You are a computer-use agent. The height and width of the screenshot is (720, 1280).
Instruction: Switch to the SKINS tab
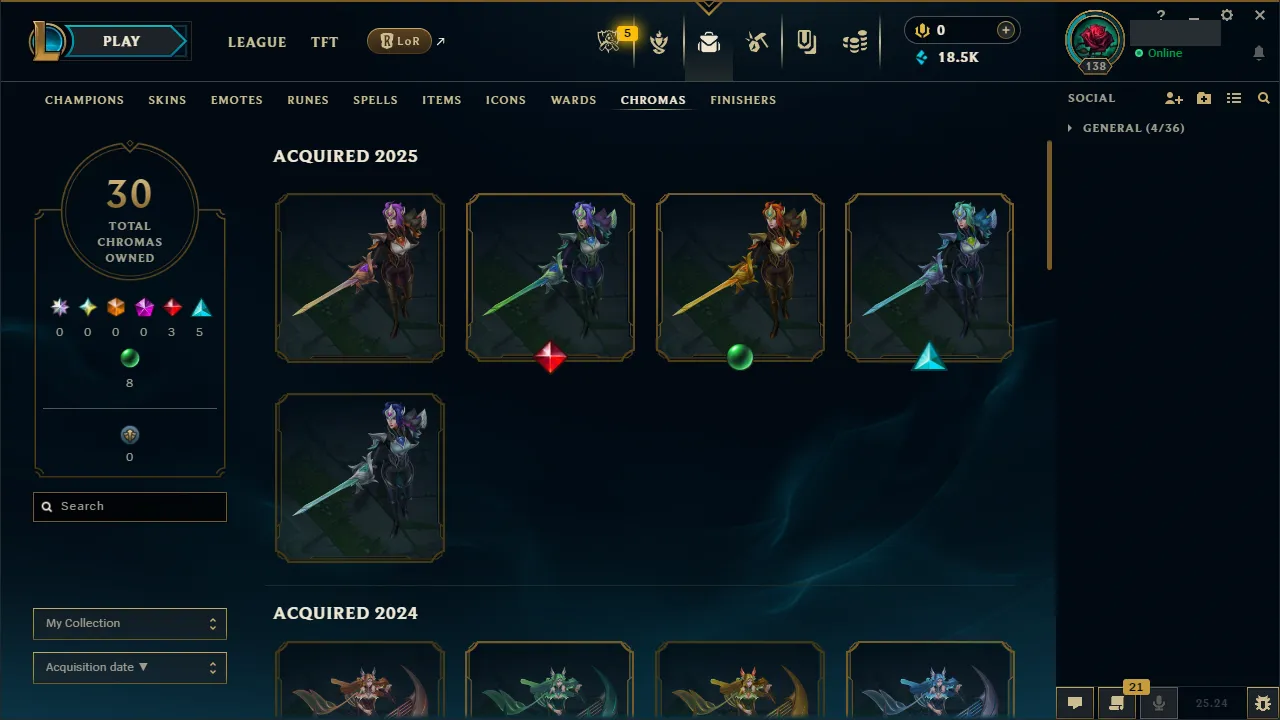pyautogui.click(x=167, y=100)
